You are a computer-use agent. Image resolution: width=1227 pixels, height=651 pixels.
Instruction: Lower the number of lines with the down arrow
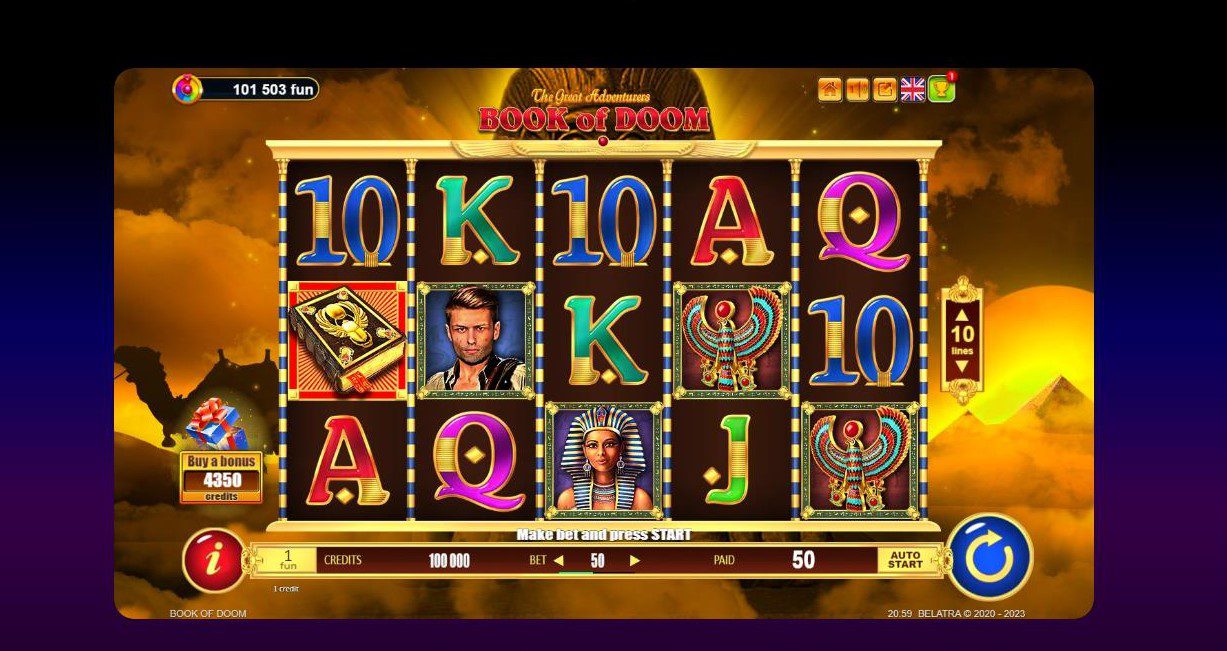click(x=962, y=366)
